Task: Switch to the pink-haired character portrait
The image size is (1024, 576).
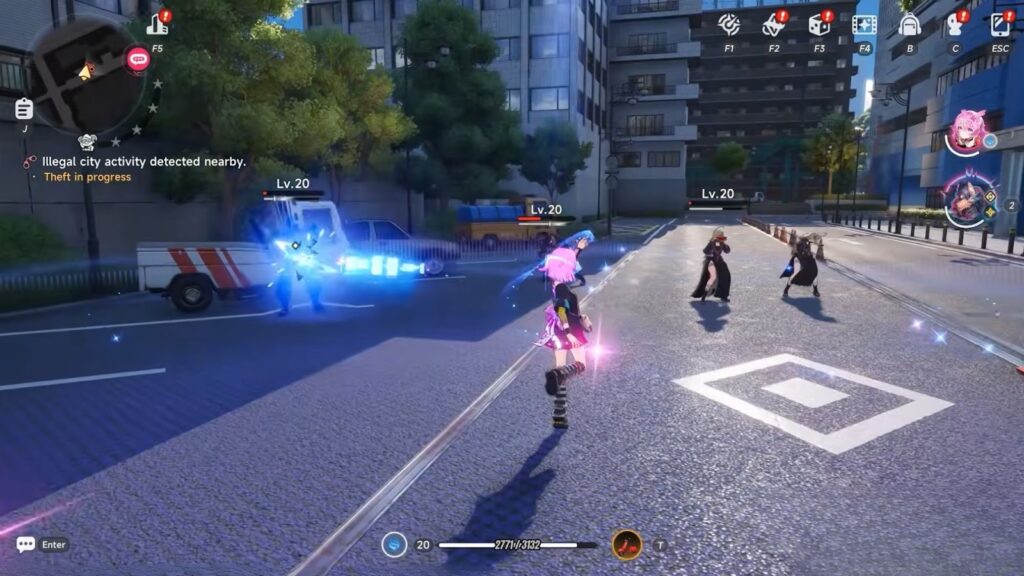Action: click(968, 132)
